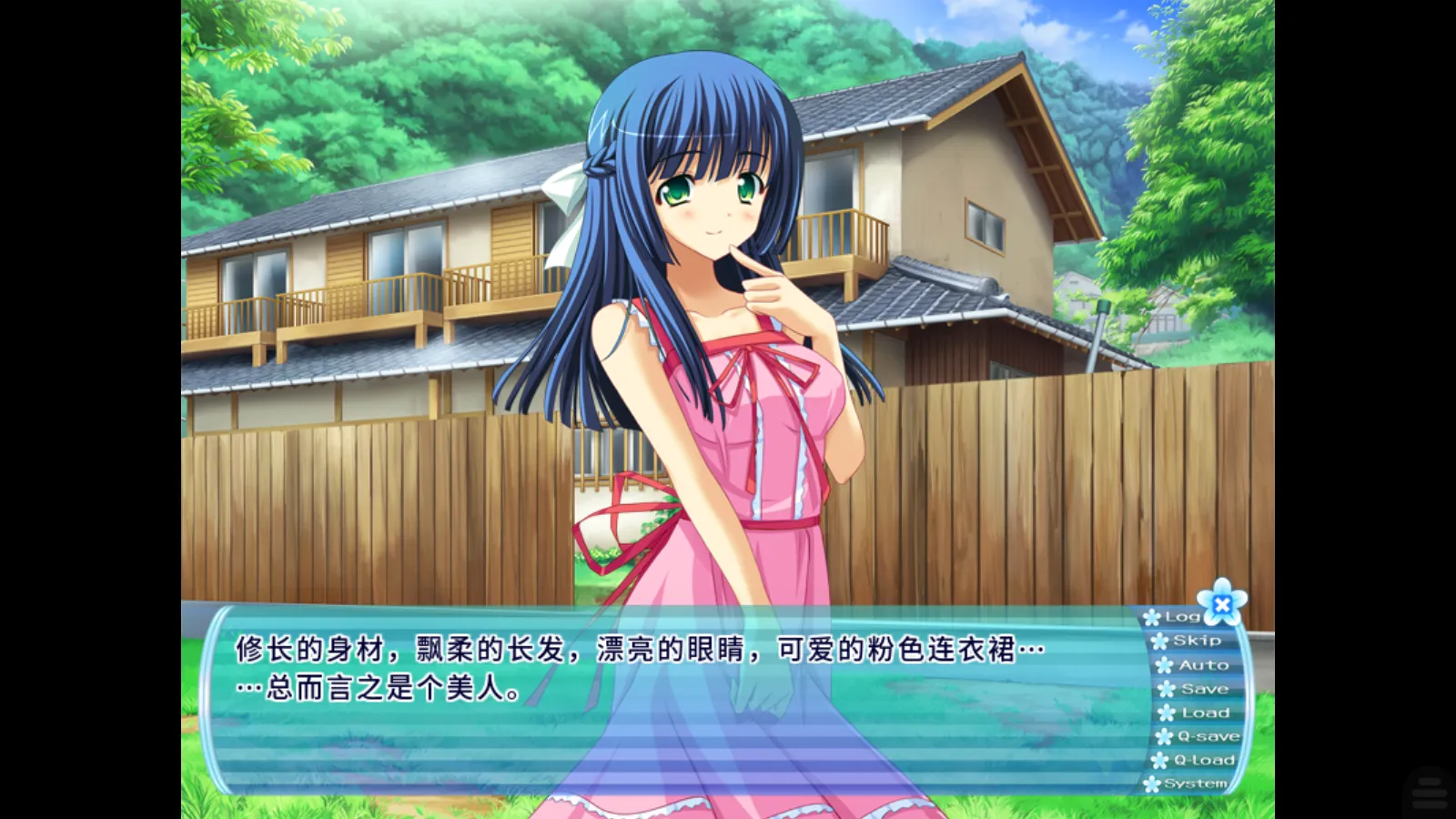Hide the dialogue box with the flower X
This screenshot has width=1456, height=819.
click(1222, 603)
